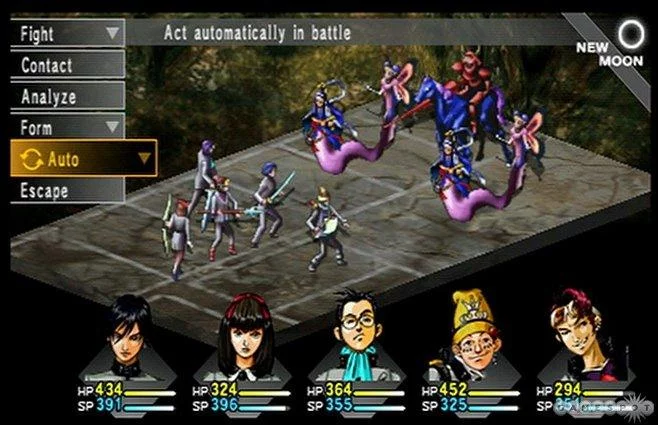
Task: Activate the highlighted Auto battle option
Action: pyautogui.click(x=82, y=158)
